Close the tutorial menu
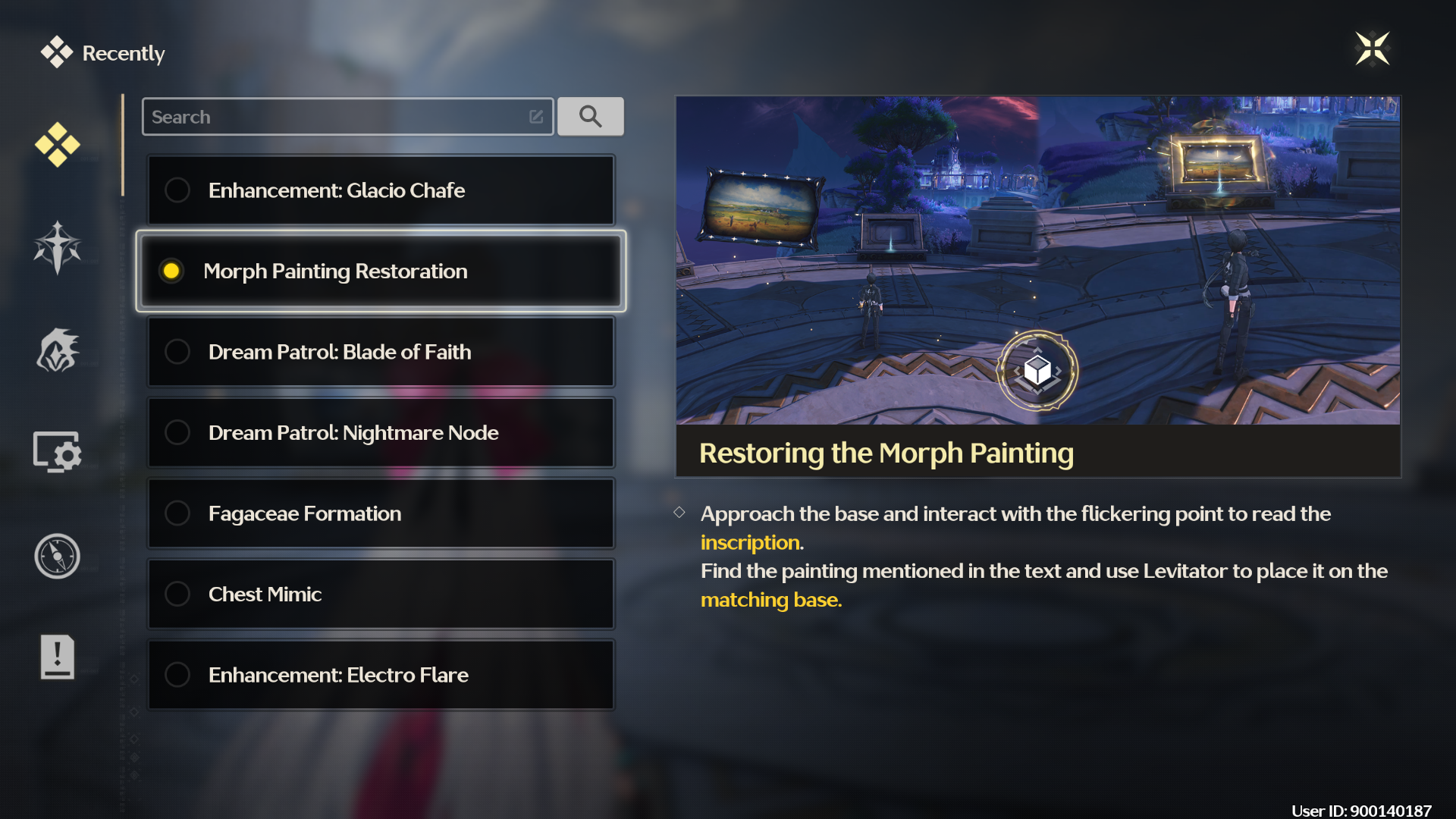1456x819 pixels. coord(1372,49)
